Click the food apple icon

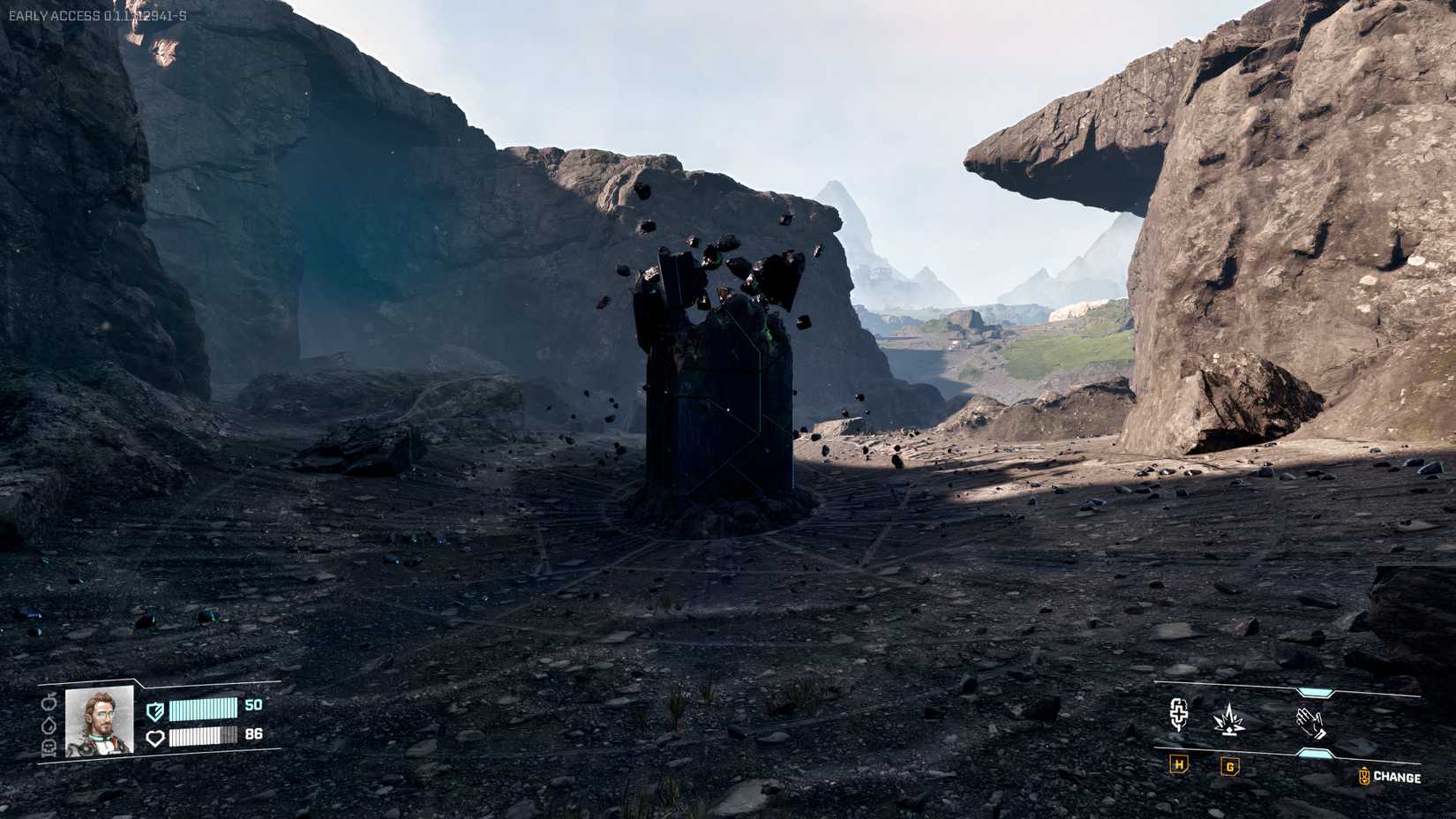pos(49,702)
